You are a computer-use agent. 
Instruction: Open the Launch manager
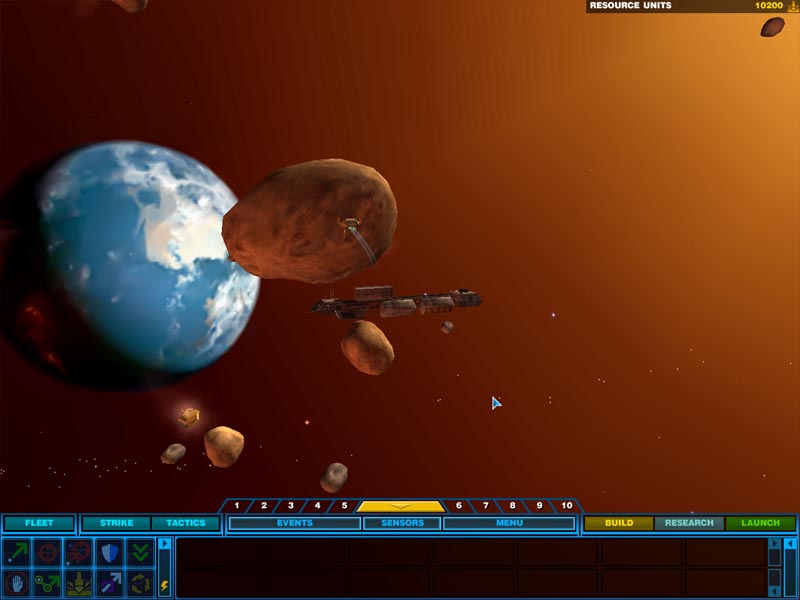pos(760,523)
